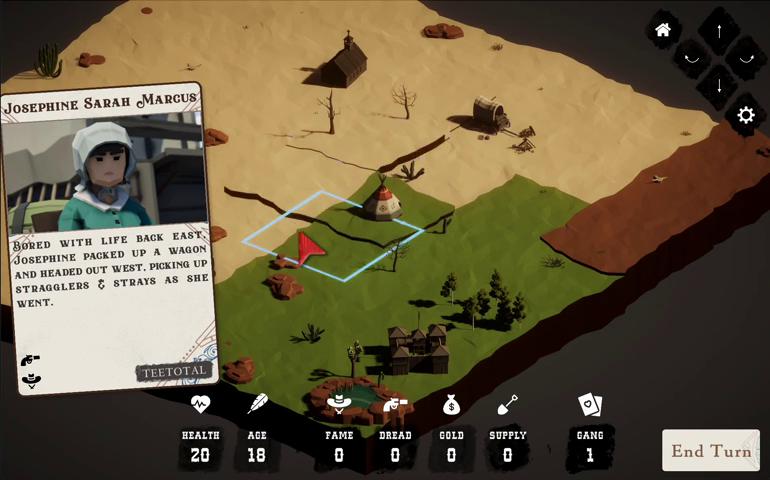Move the camera with the down arrow
Image resolution: width=770 pixels, height=480 pixels.
(718, 85)
